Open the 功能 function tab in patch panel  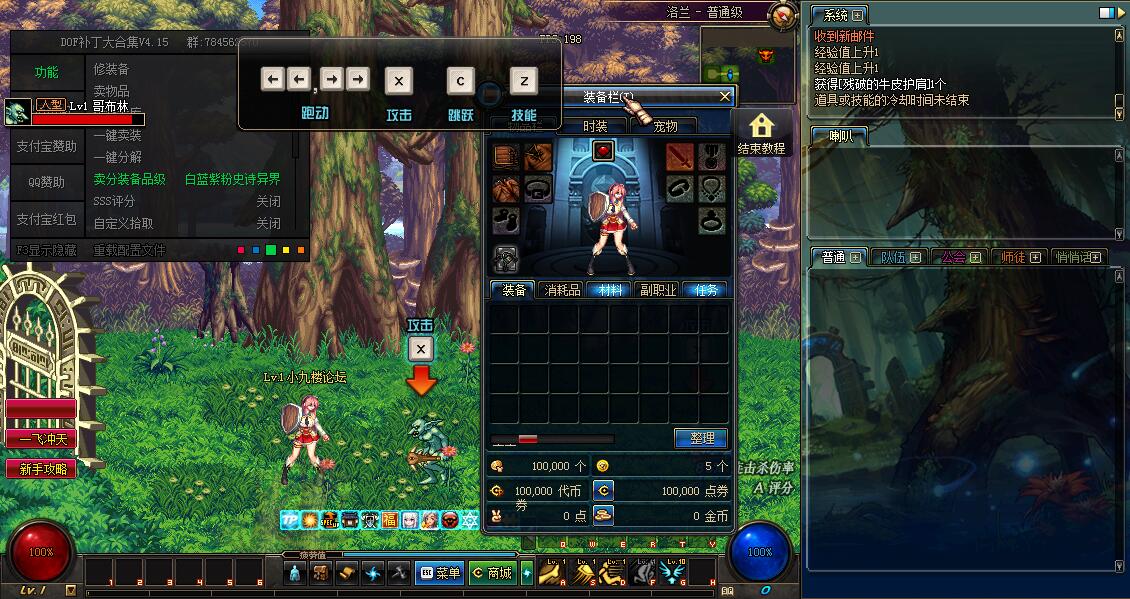coord(47,72)
